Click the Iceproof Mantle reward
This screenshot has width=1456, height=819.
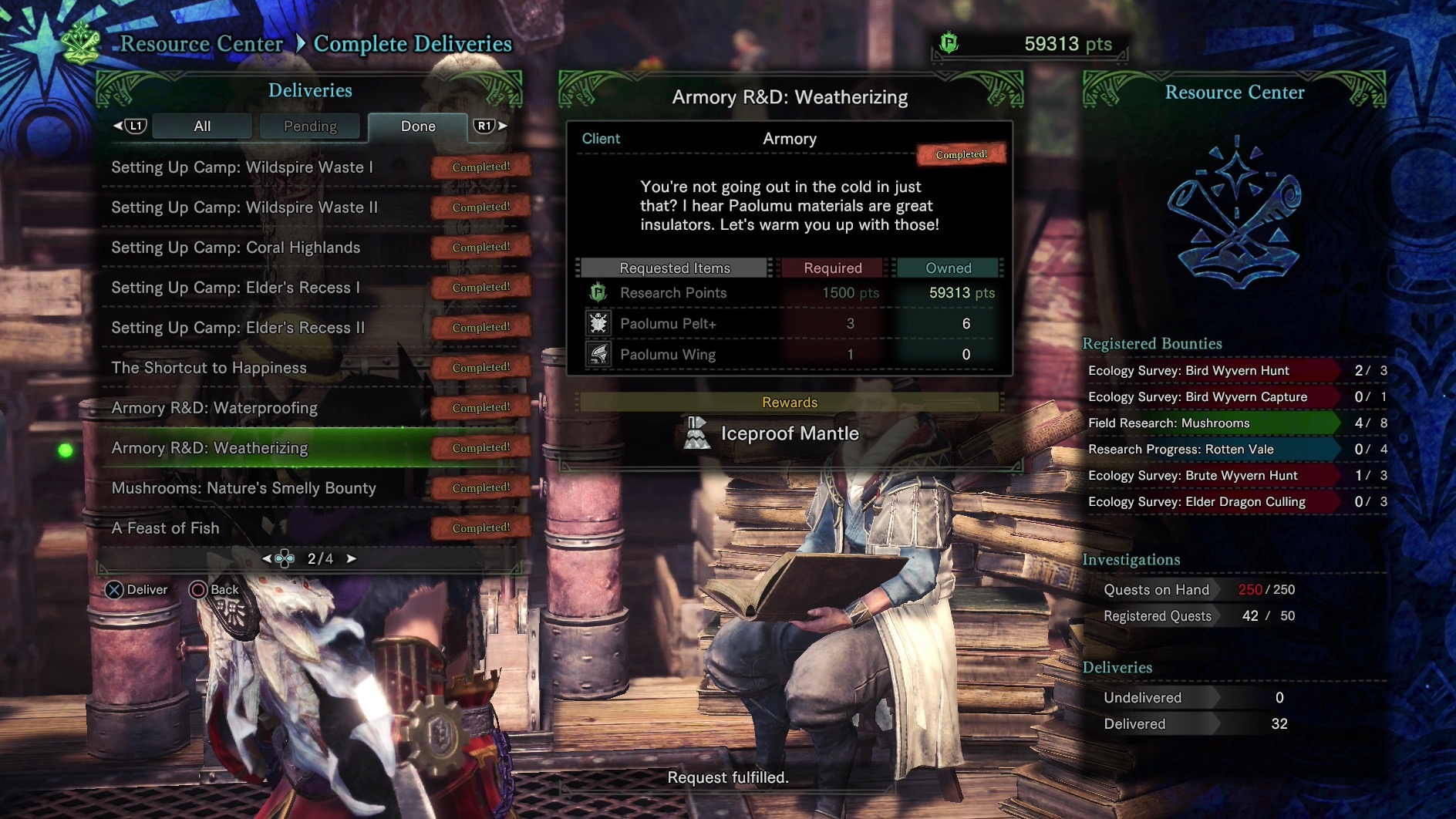788,433
